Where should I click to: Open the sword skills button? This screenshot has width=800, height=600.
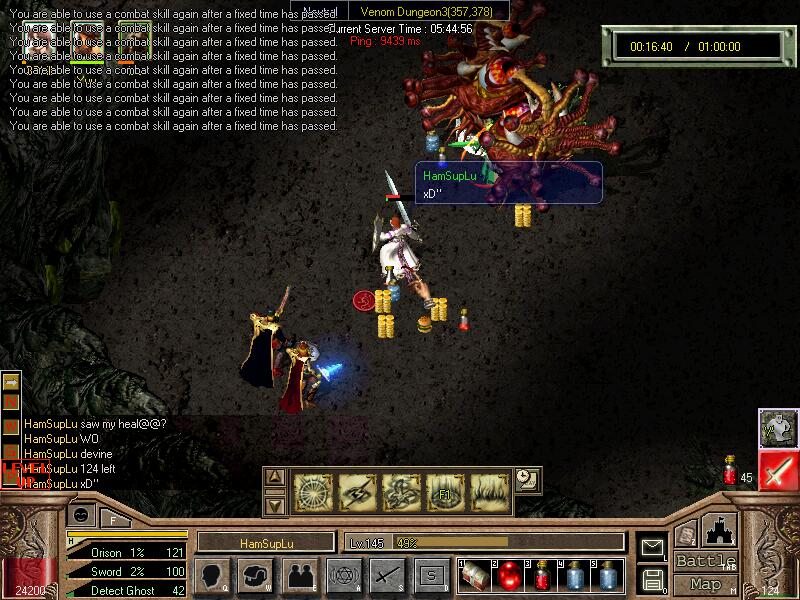(x=387, y=575)
